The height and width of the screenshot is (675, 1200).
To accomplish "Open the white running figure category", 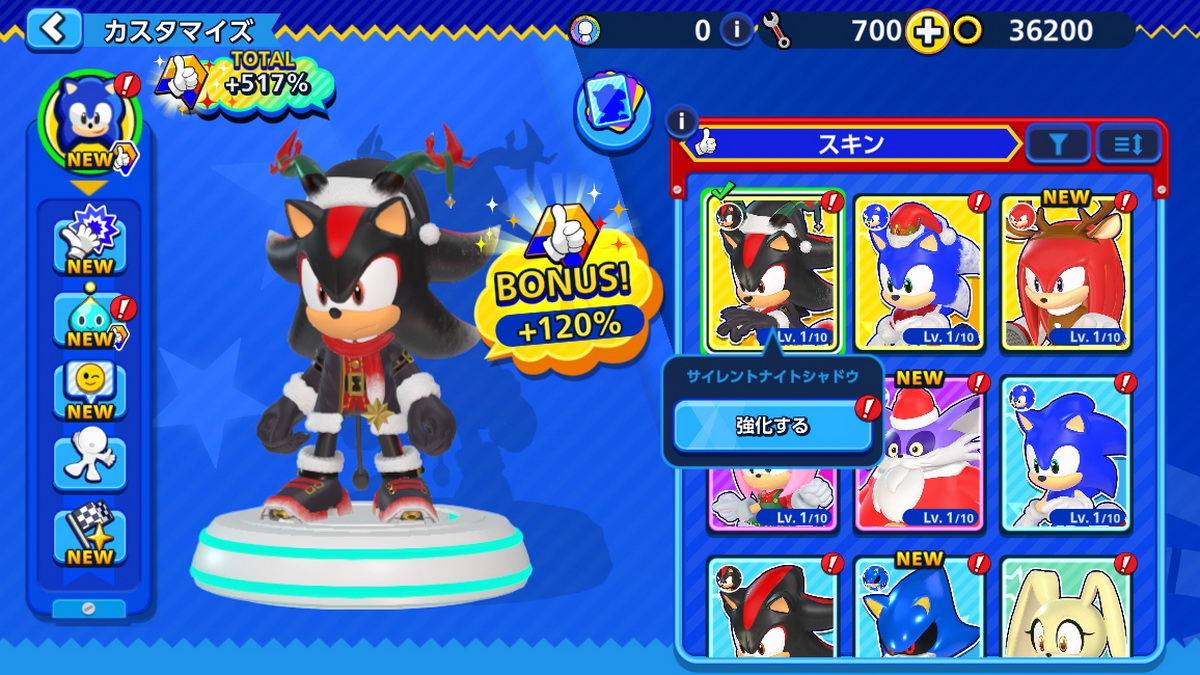I will click(x=90, y=462).
